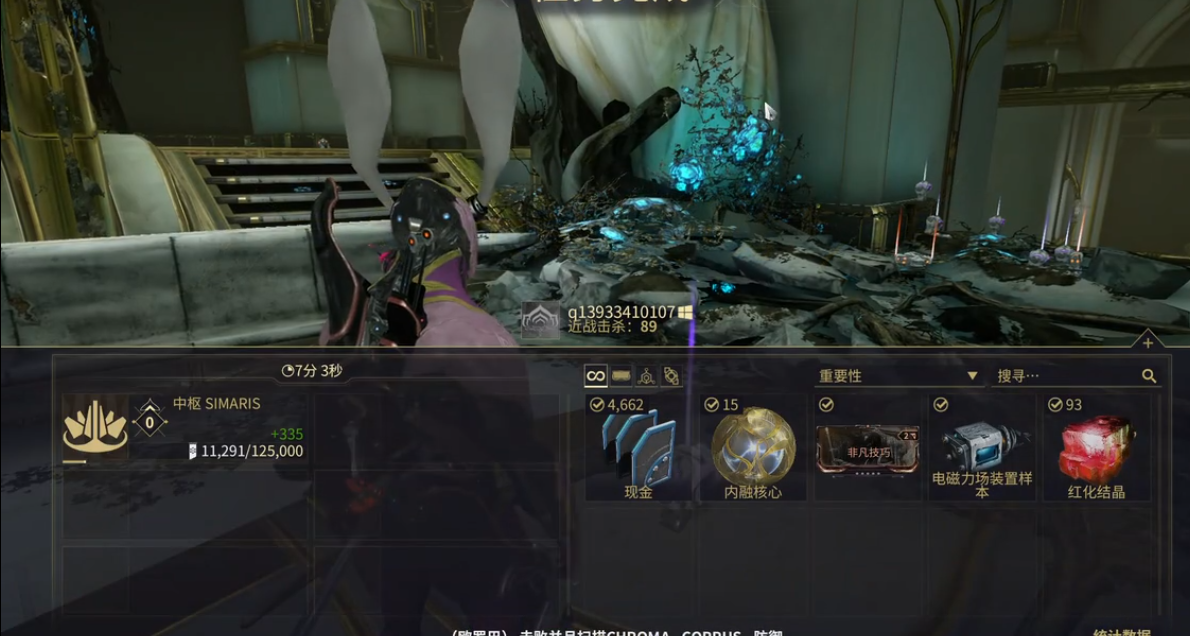Screen dimensions: 1190x636
Task: Switch to the mod card filter tab
Action: tap(621, 376)
